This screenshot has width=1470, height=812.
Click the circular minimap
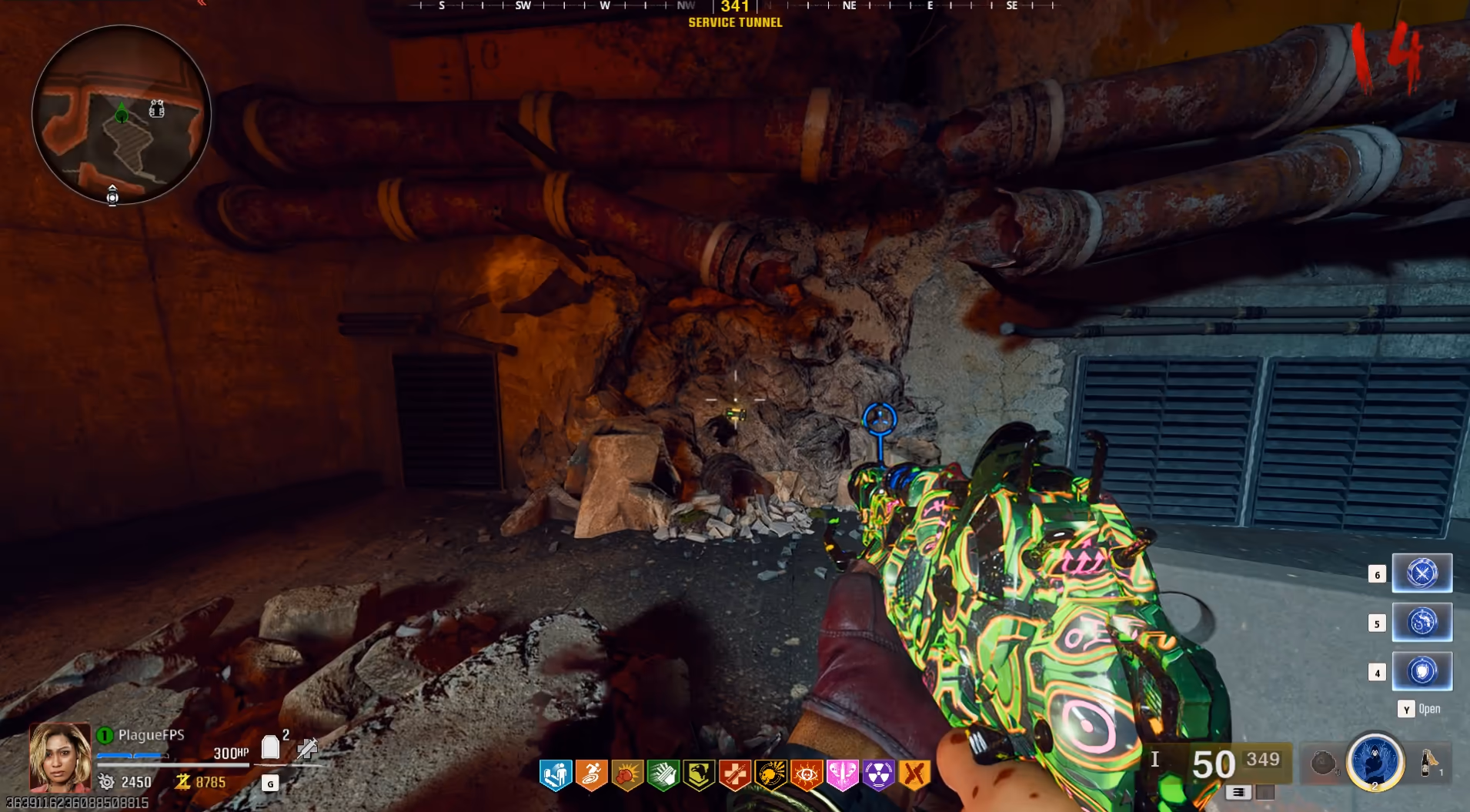coord(122,115)
